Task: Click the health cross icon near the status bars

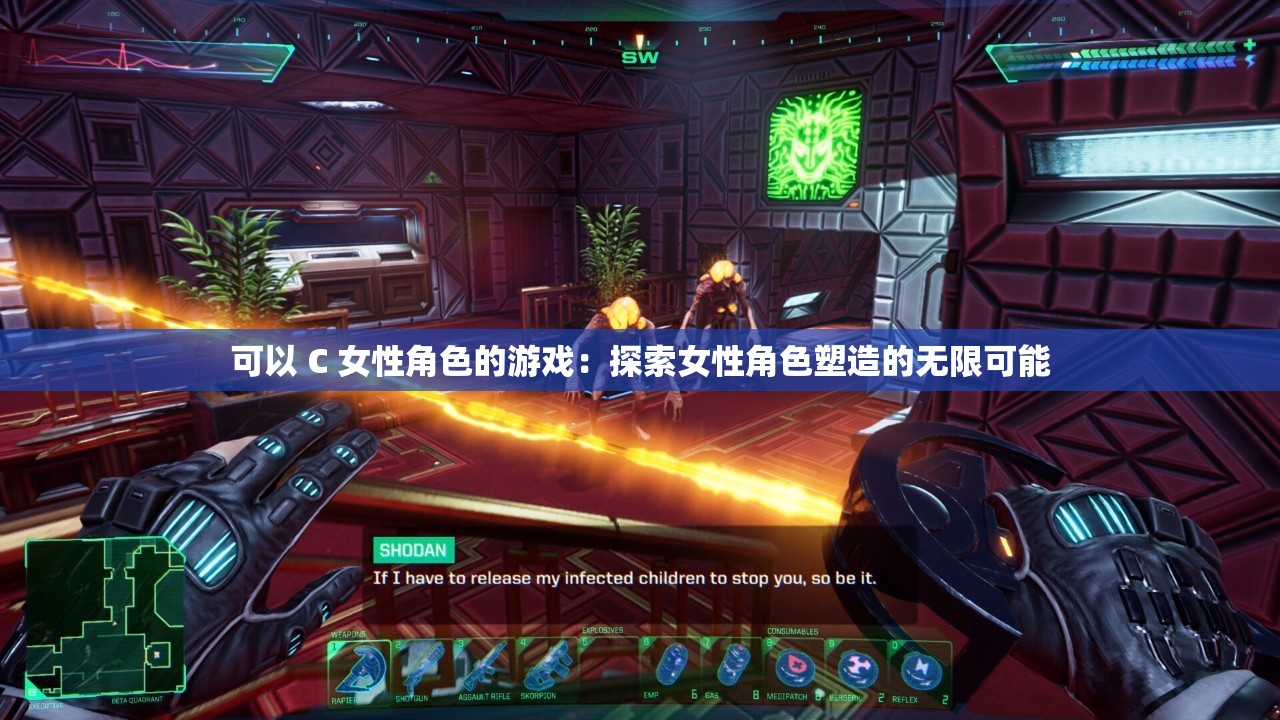Action: [x=1249, y=44]
